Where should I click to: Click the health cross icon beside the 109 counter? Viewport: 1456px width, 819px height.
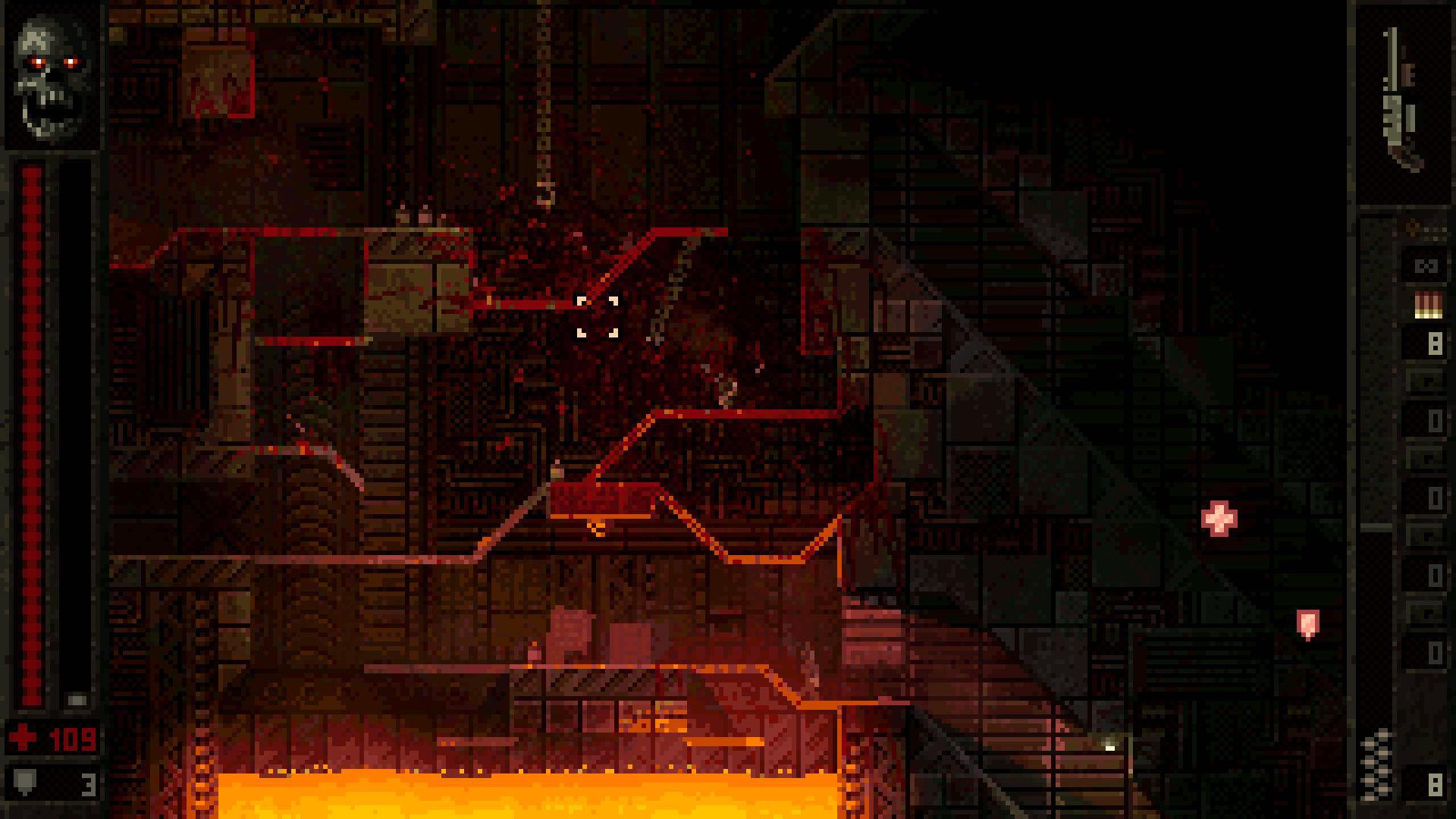[x=21, y=737]
